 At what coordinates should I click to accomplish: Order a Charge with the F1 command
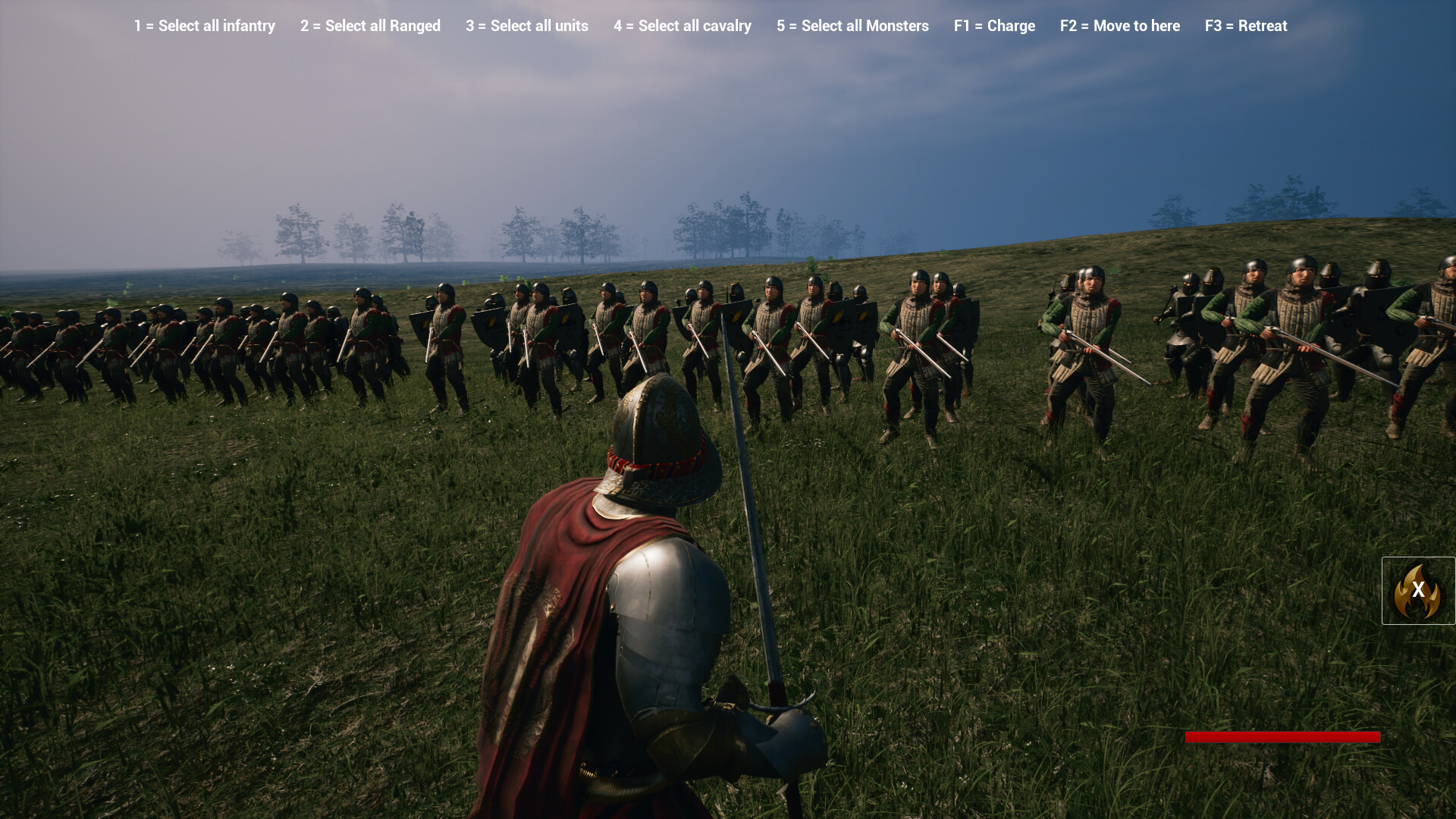(994, 26)
